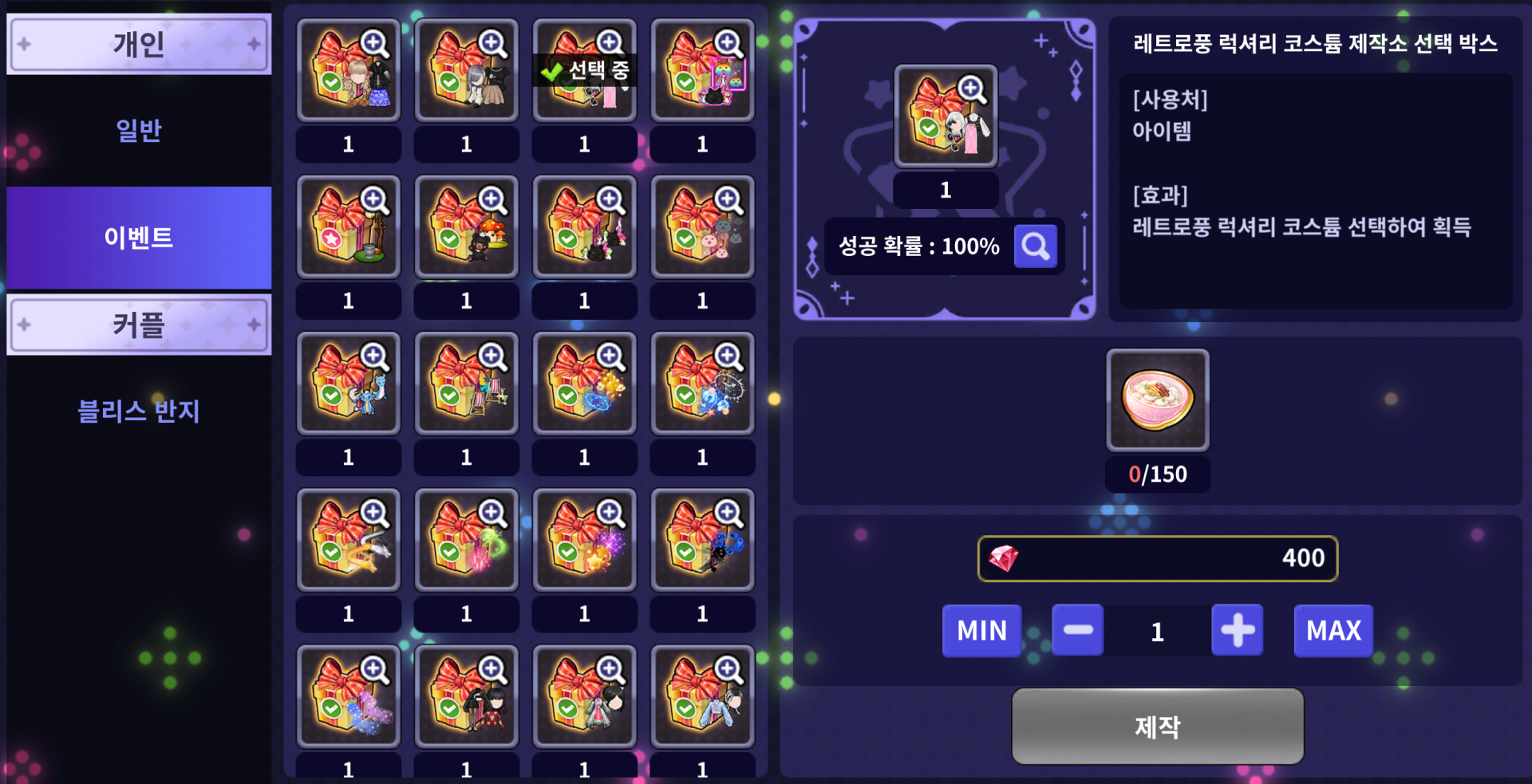Viewport: 1532px width, 784px height.
Task: Set craft quantity to MAX
Action: (x=1333, y=630)
